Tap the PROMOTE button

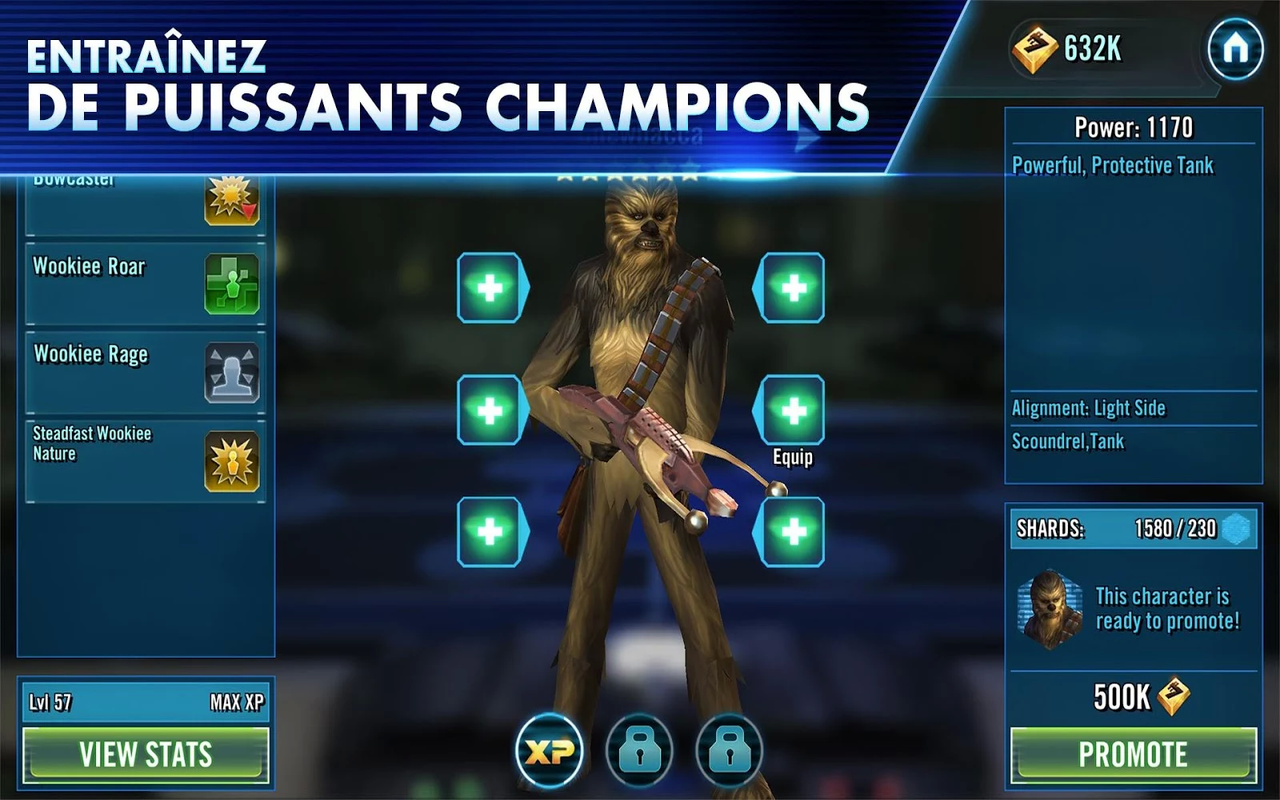click(1133, 755)
